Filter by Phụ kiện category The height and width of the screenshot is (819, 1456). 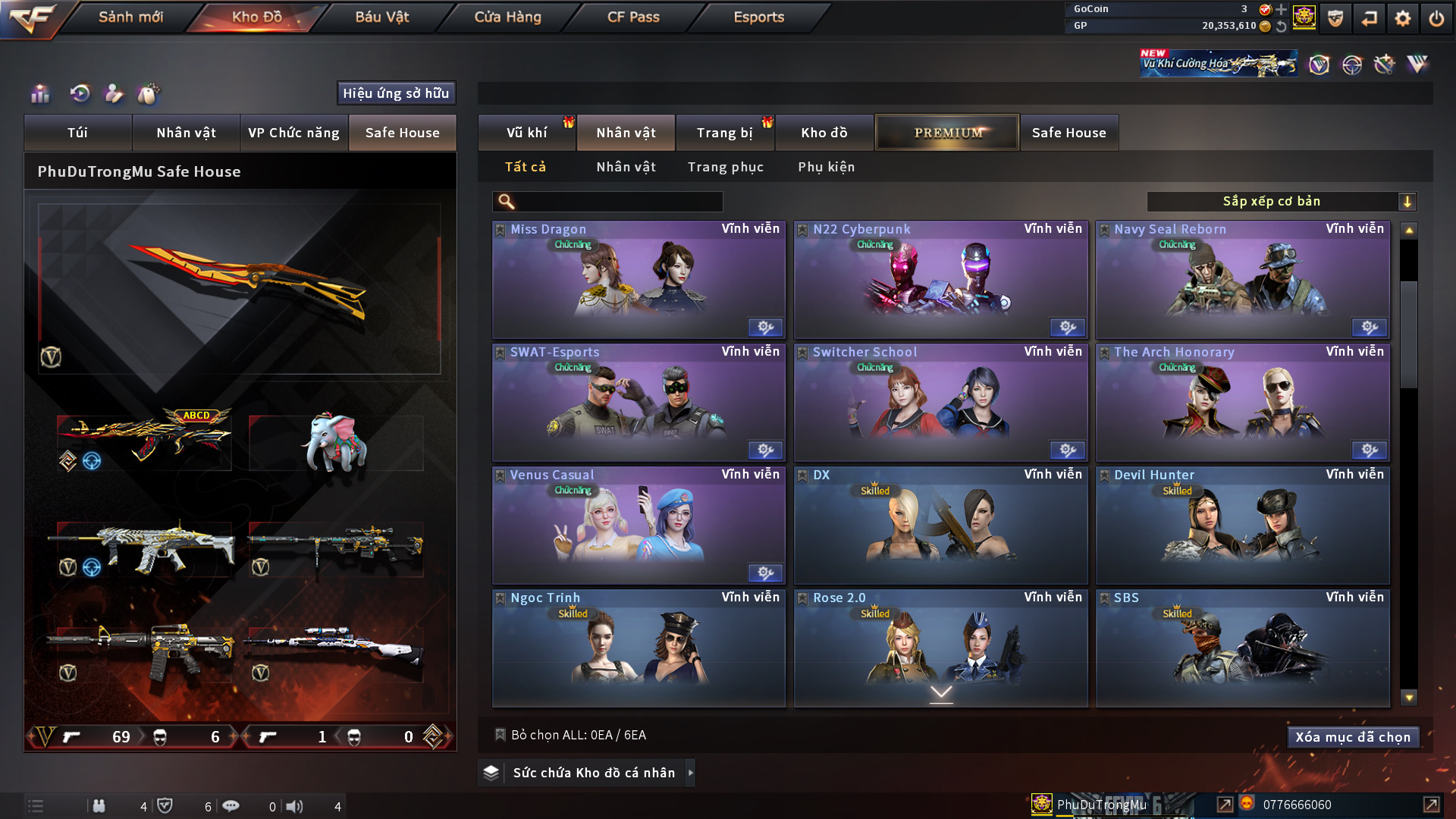pos(826,167)
